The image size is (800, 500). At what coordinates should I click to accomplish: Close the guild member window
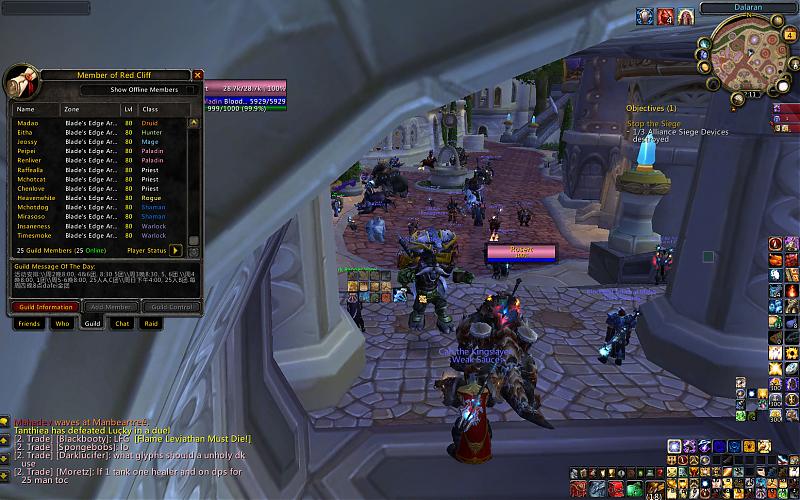coord(197,75)
